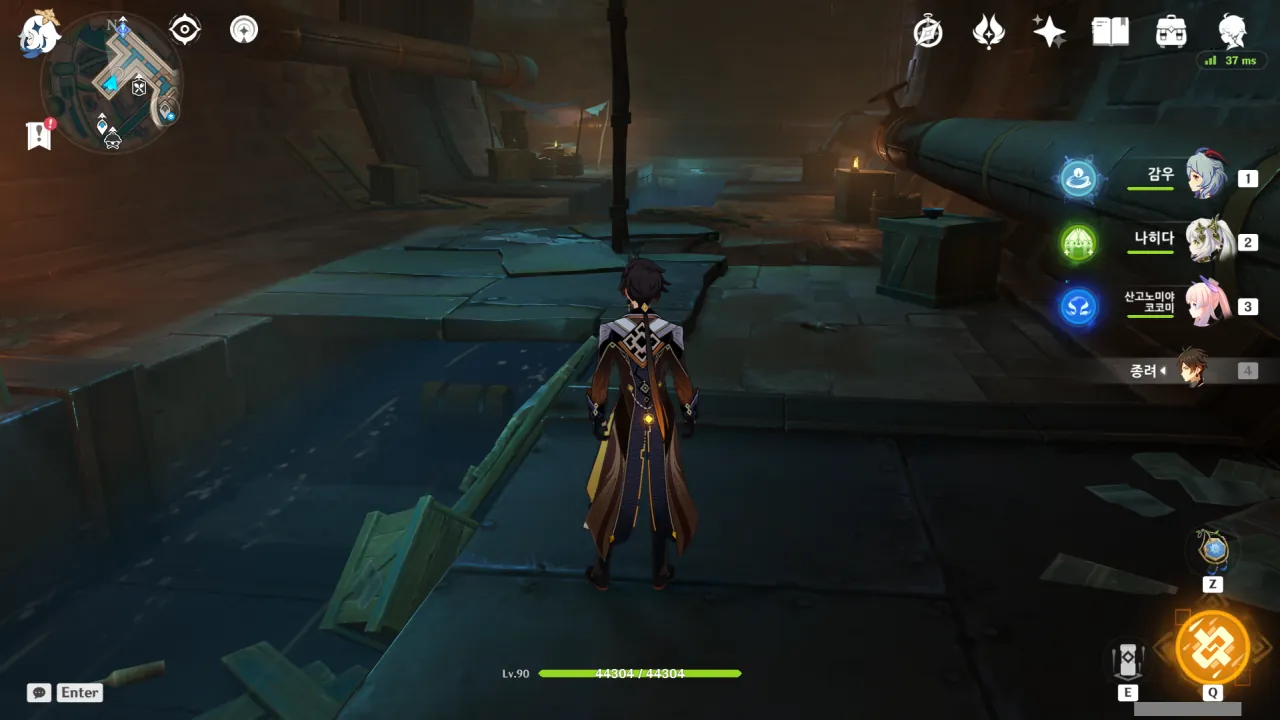Open the character profile icon
1280x720 pixels.
click(1232, 32)
